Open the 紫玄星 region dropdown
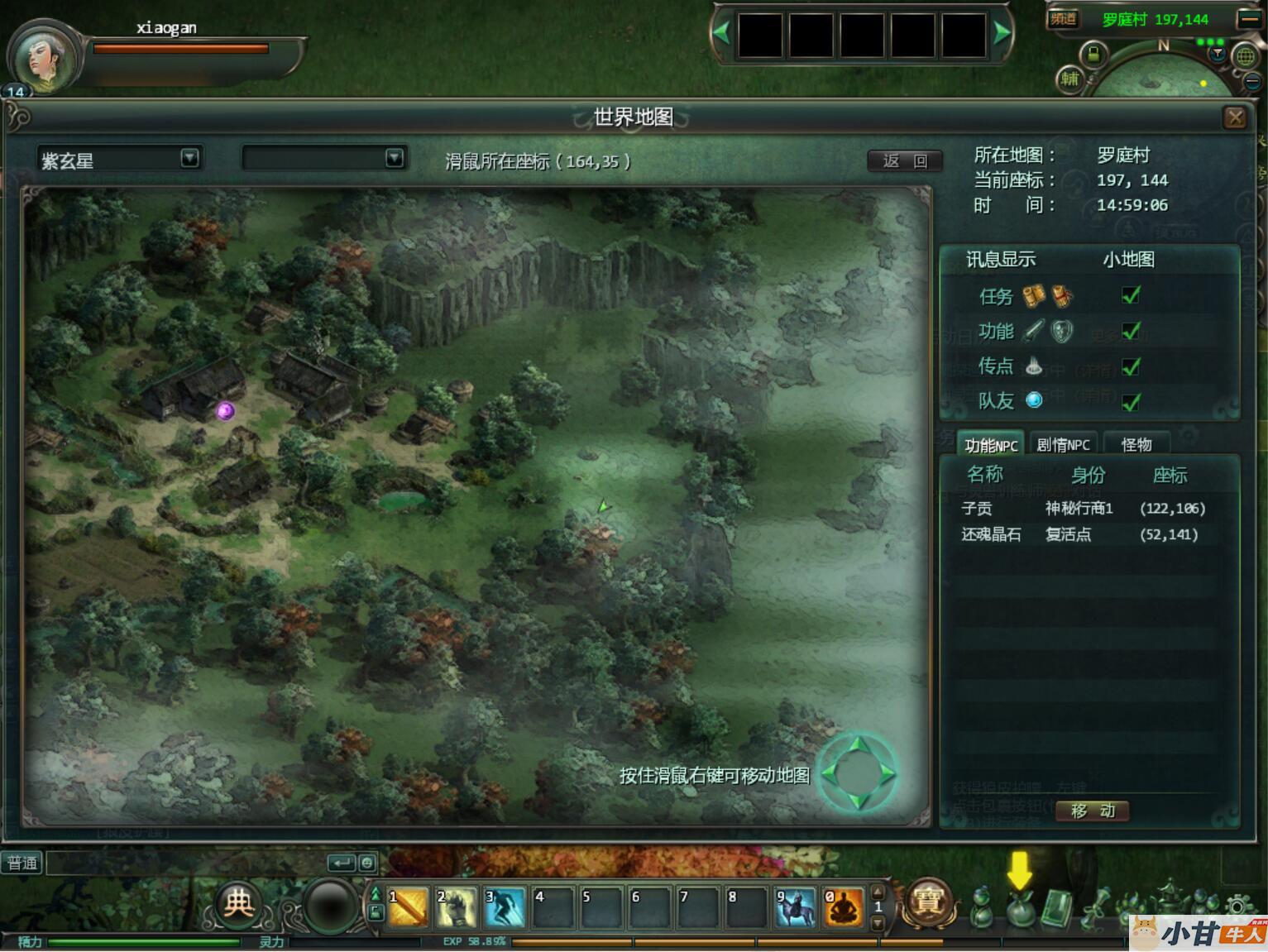This screenshot has height=952, width=1268. [x=189, y=158]
